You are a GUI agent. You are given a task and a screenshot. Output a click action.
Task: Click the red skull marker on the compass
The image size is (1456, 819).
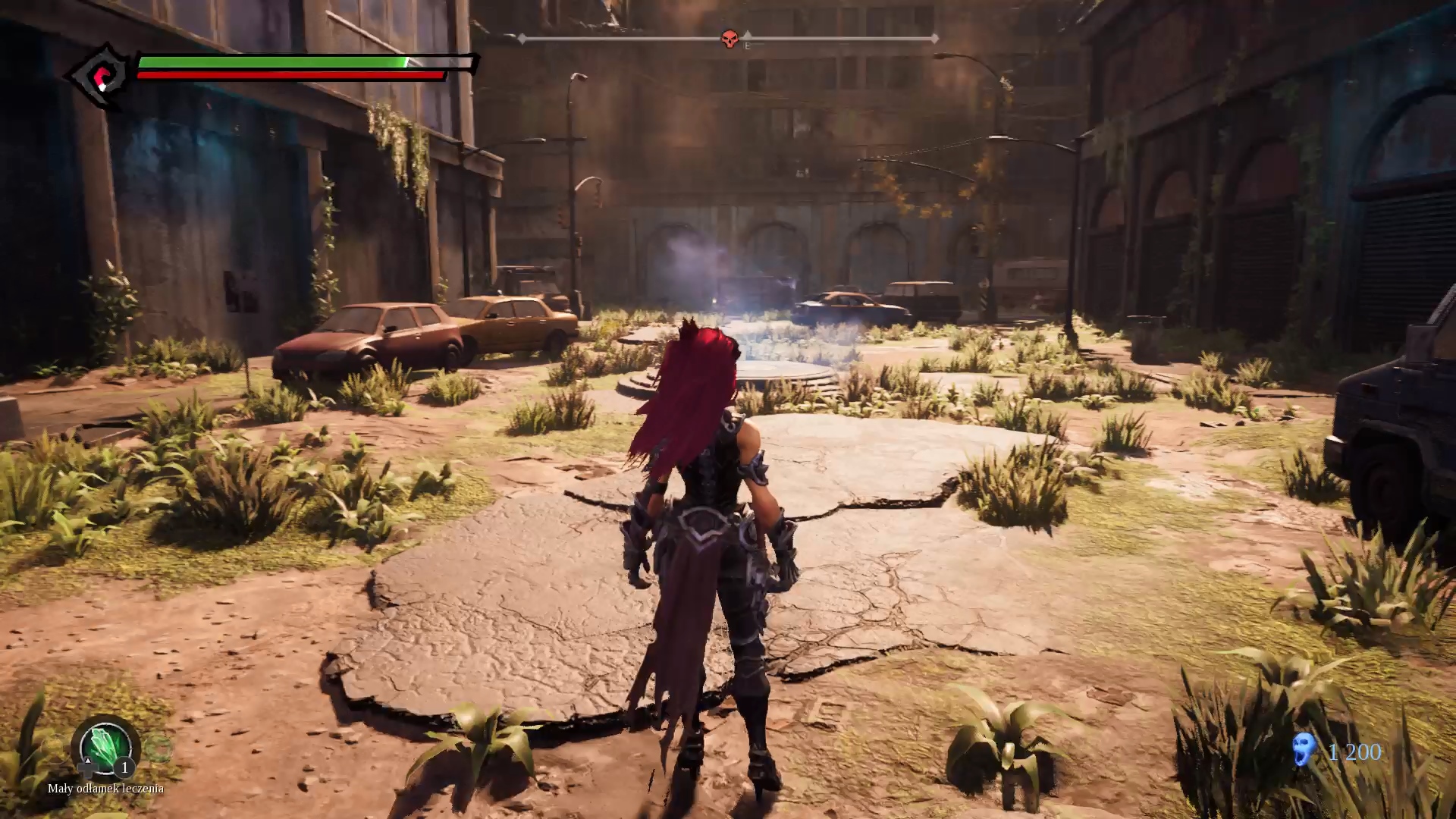coord(729,39)
